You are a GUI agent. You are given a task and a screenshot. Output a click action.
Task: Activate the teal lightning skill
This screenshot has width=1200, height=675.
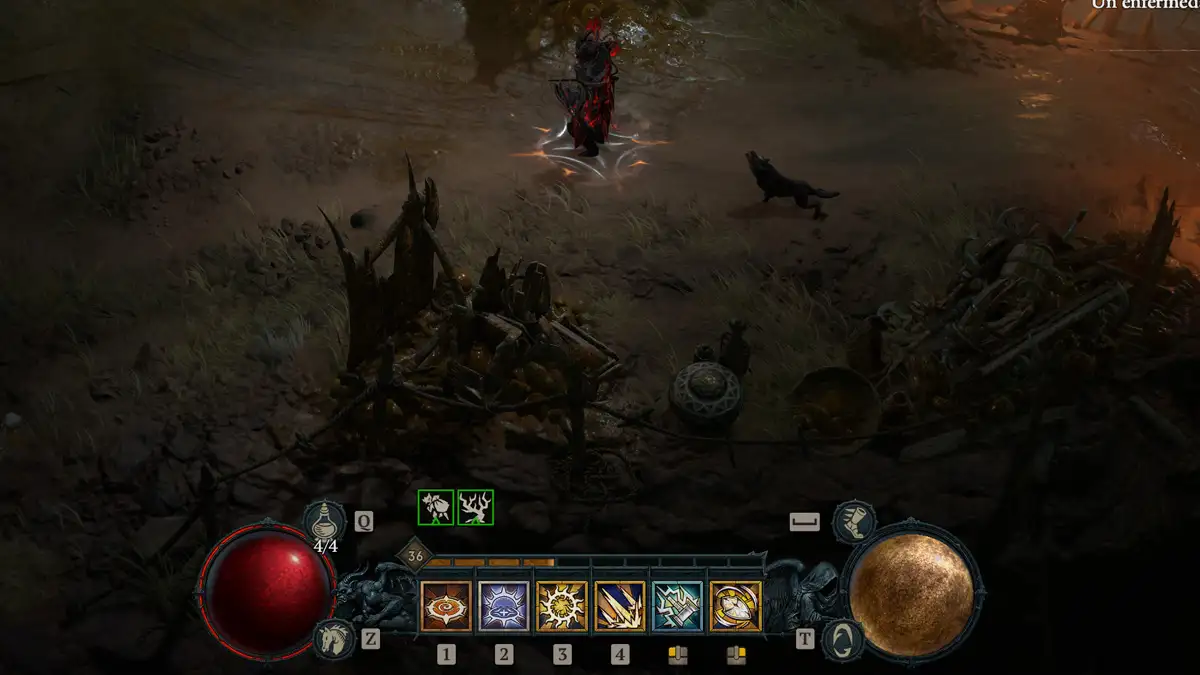click(678, 607)
